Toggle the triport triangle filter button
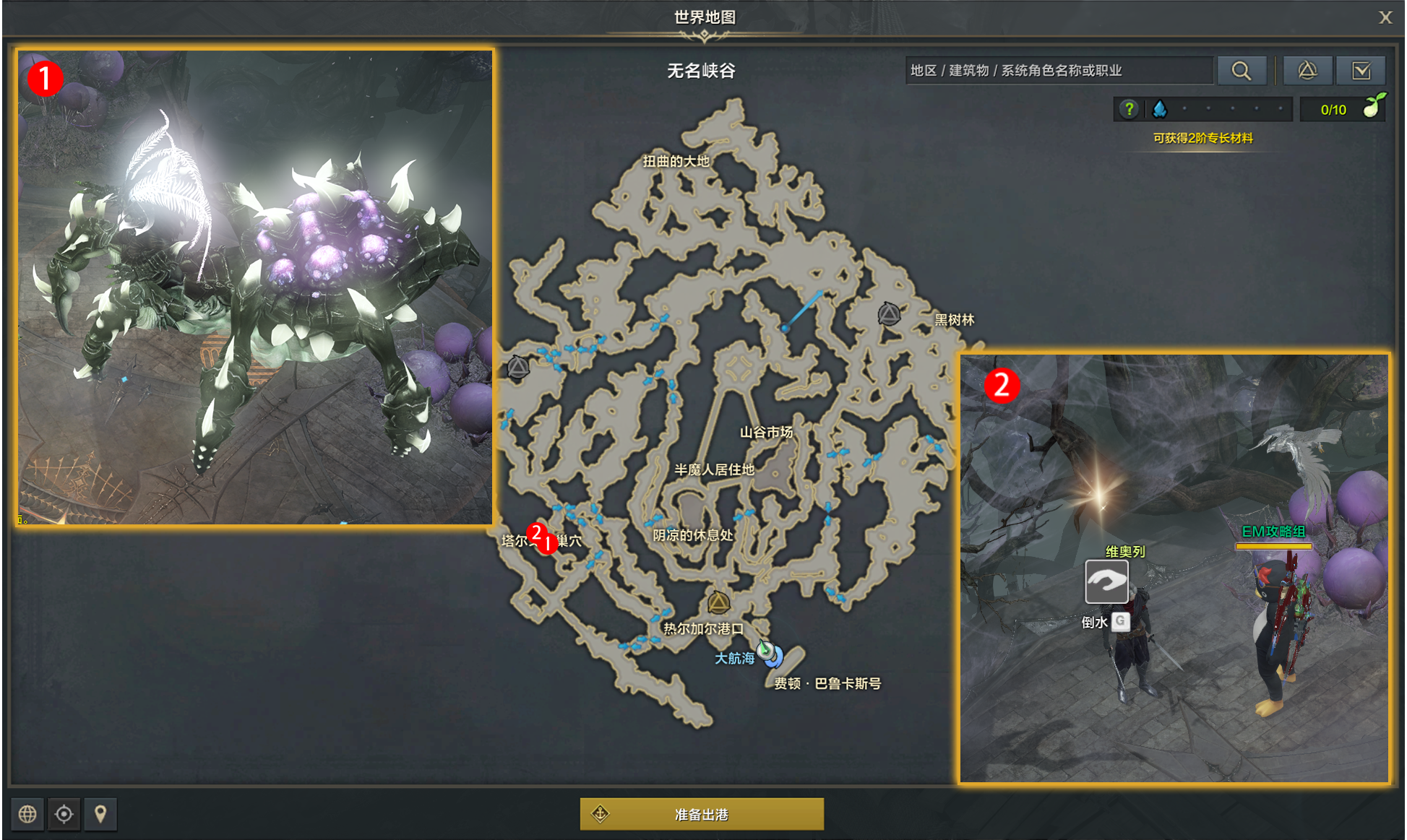The height and width of the screenshot is (840, 1407). [1307, 71]
